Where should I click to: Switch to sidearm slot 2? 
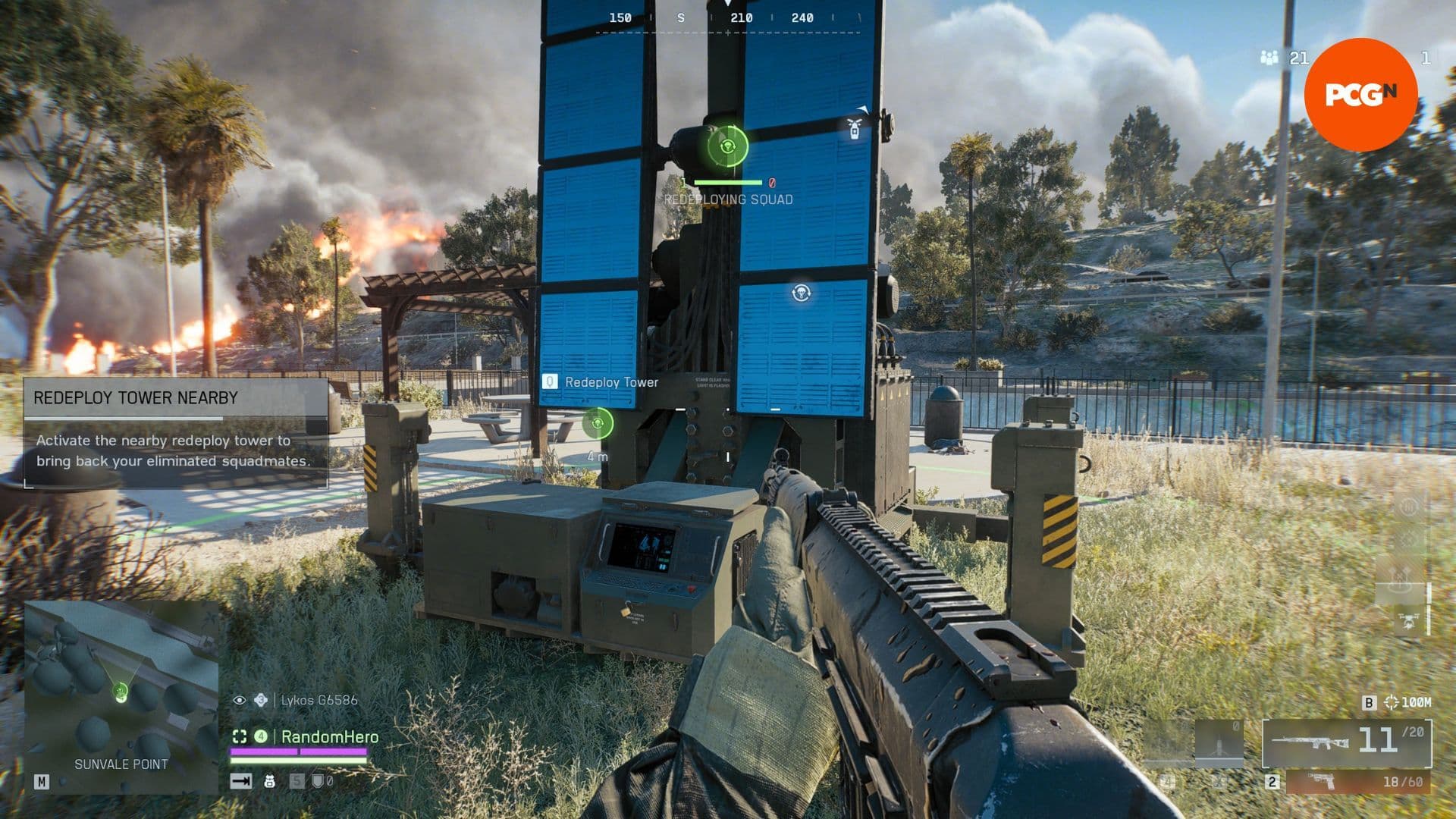(x=1271, y=783)
